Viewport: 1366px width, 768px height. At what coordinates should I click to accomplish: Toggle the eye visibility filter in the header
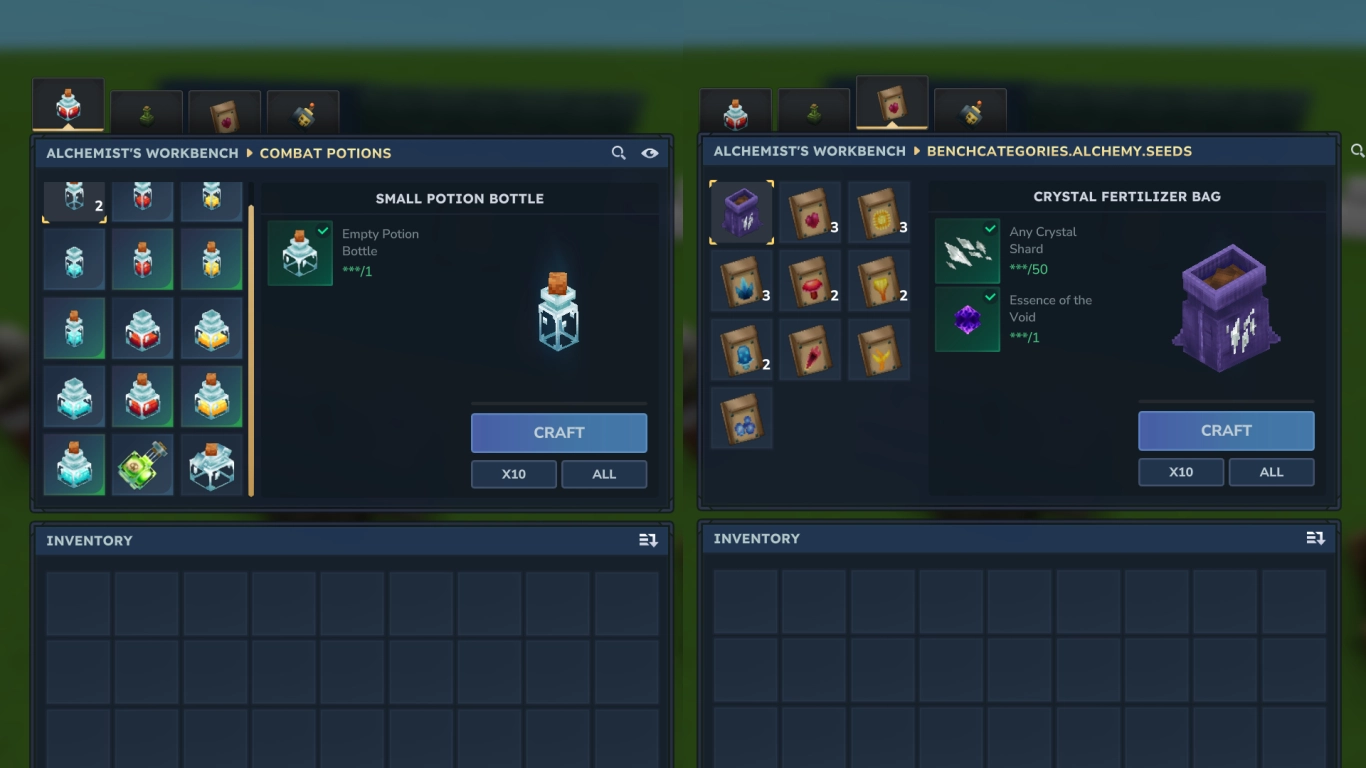pyautogui.click(x=650, y=153)
